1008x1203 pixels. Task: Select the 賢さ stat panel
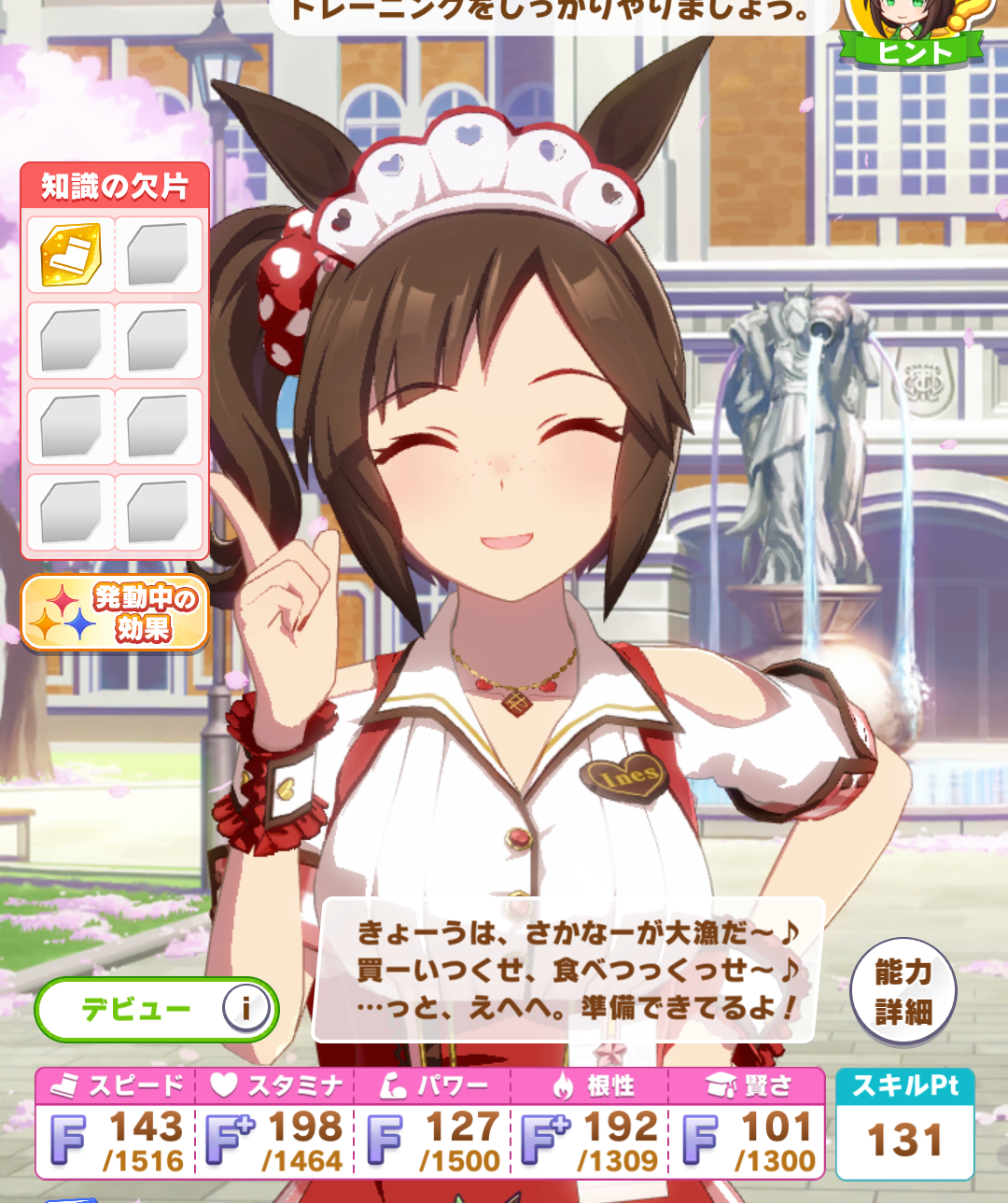pyautogui.click(x=749, y=1124)
